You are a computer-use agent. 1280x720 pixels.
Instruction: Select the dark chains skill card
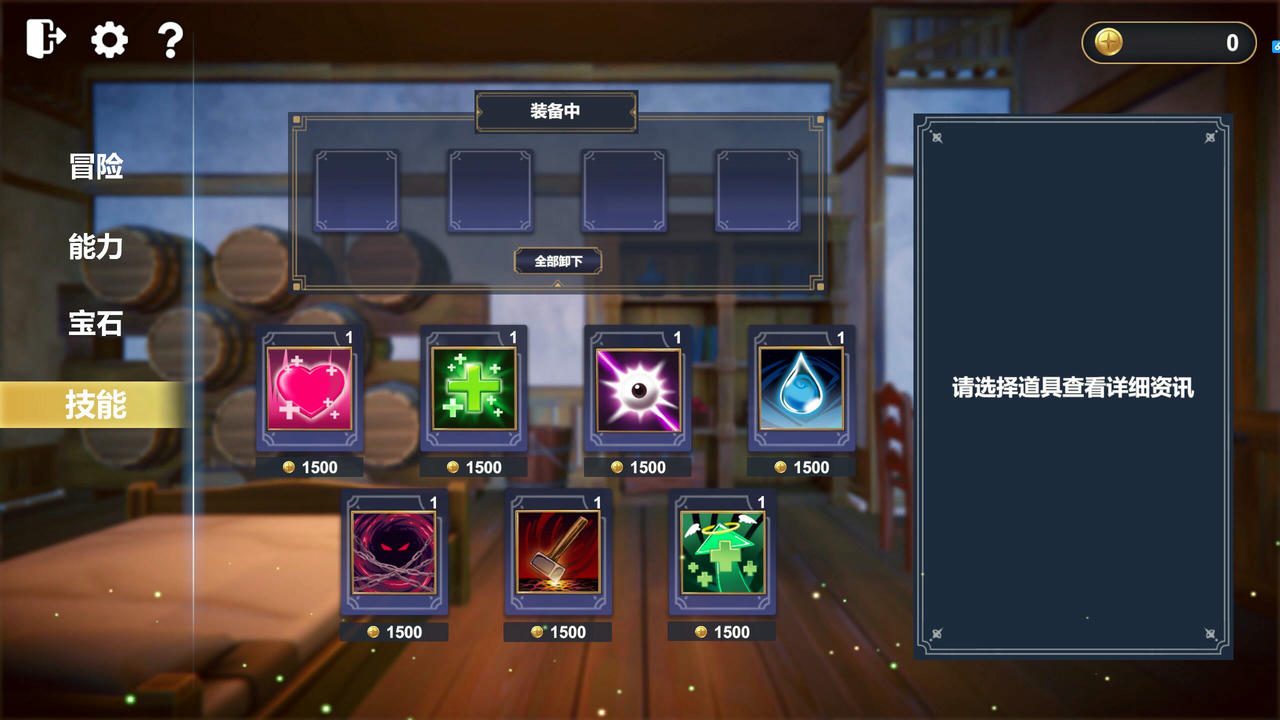click(393, 555)
